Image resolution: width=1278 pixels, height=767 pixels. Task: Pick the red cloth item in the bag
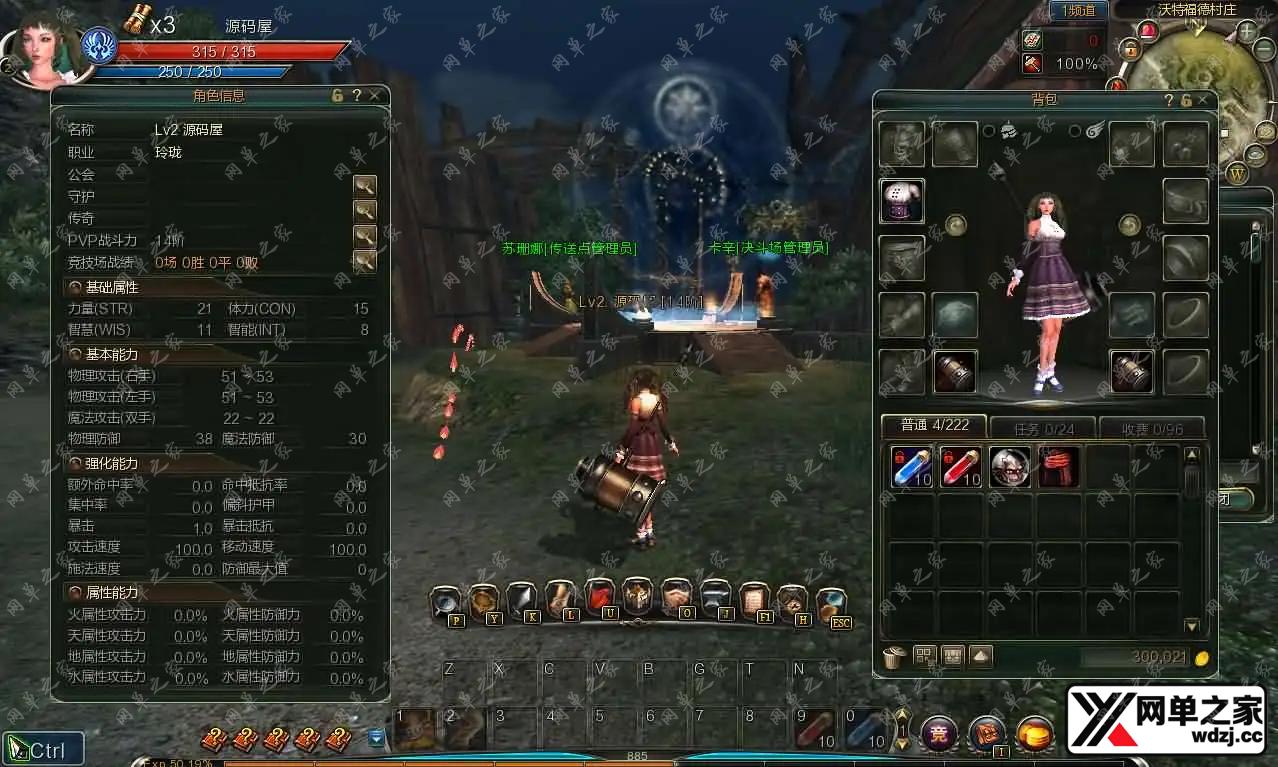coord(1058,468)
